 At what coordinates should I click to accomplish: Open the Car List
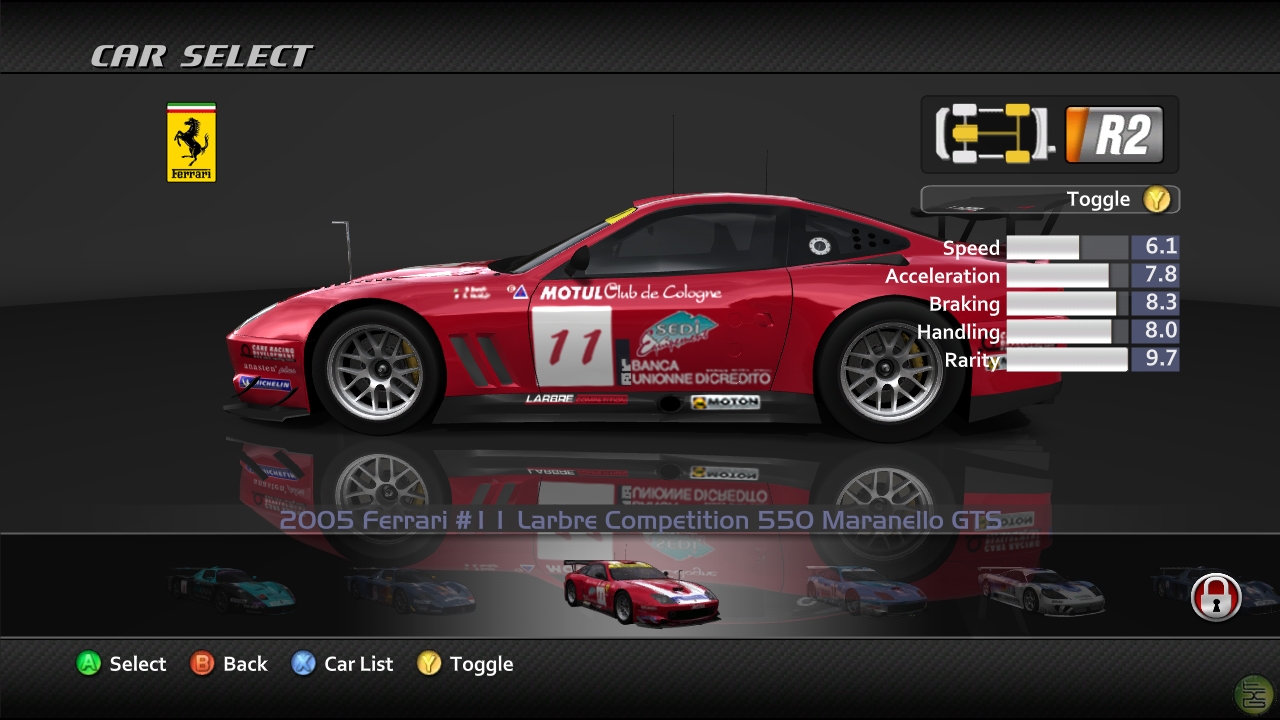342,664
